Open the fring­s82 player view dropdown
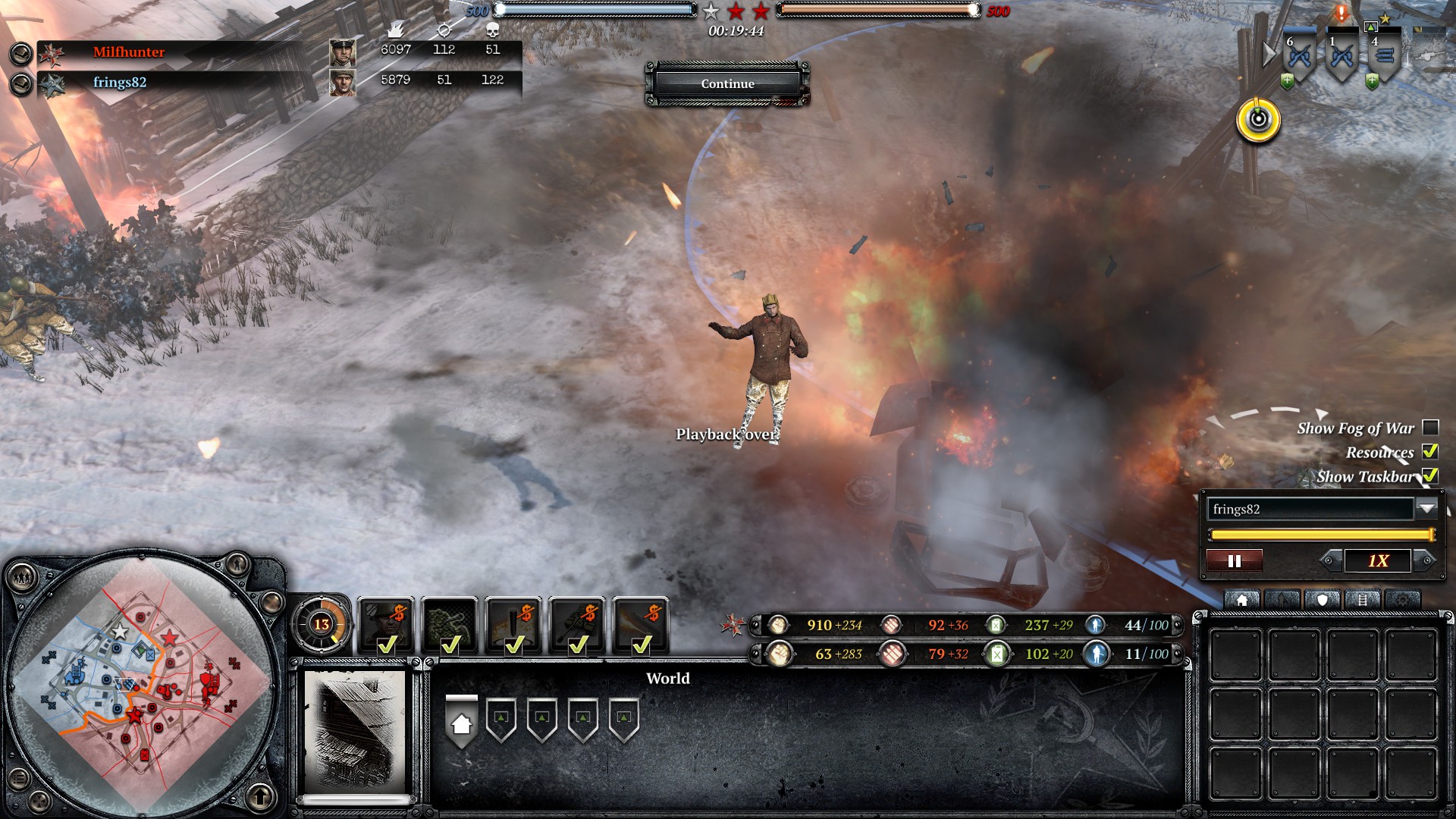This screenshot has width=1456, height=819. (x=1426, y=509)
